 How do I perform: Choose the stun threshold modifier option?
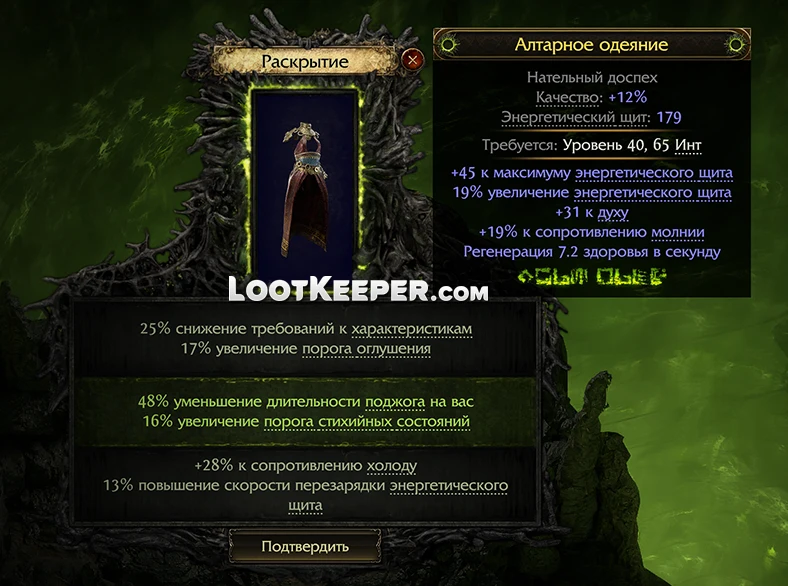(x=305, y=339)
